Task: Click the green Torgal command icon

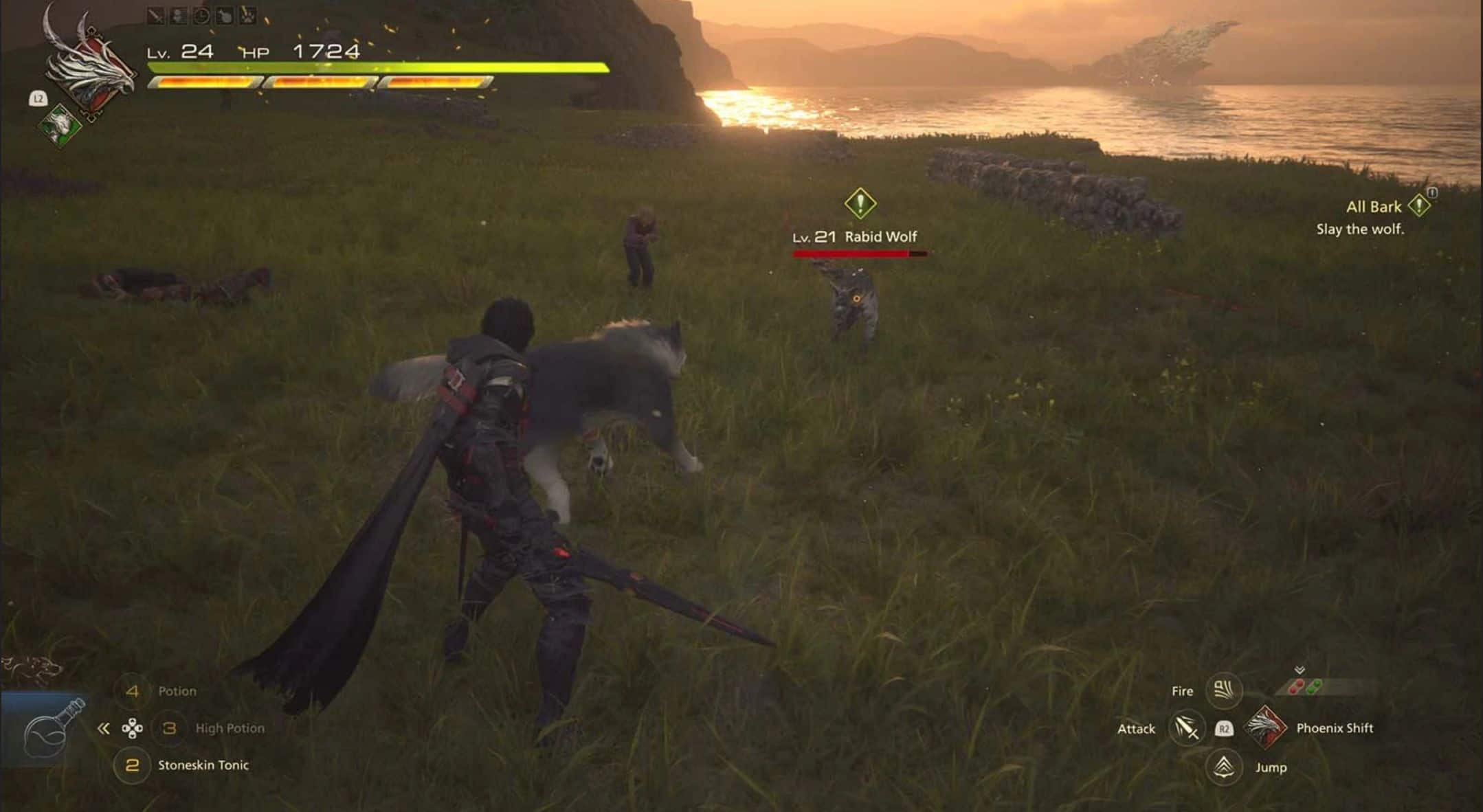Action: click(60, 125)
